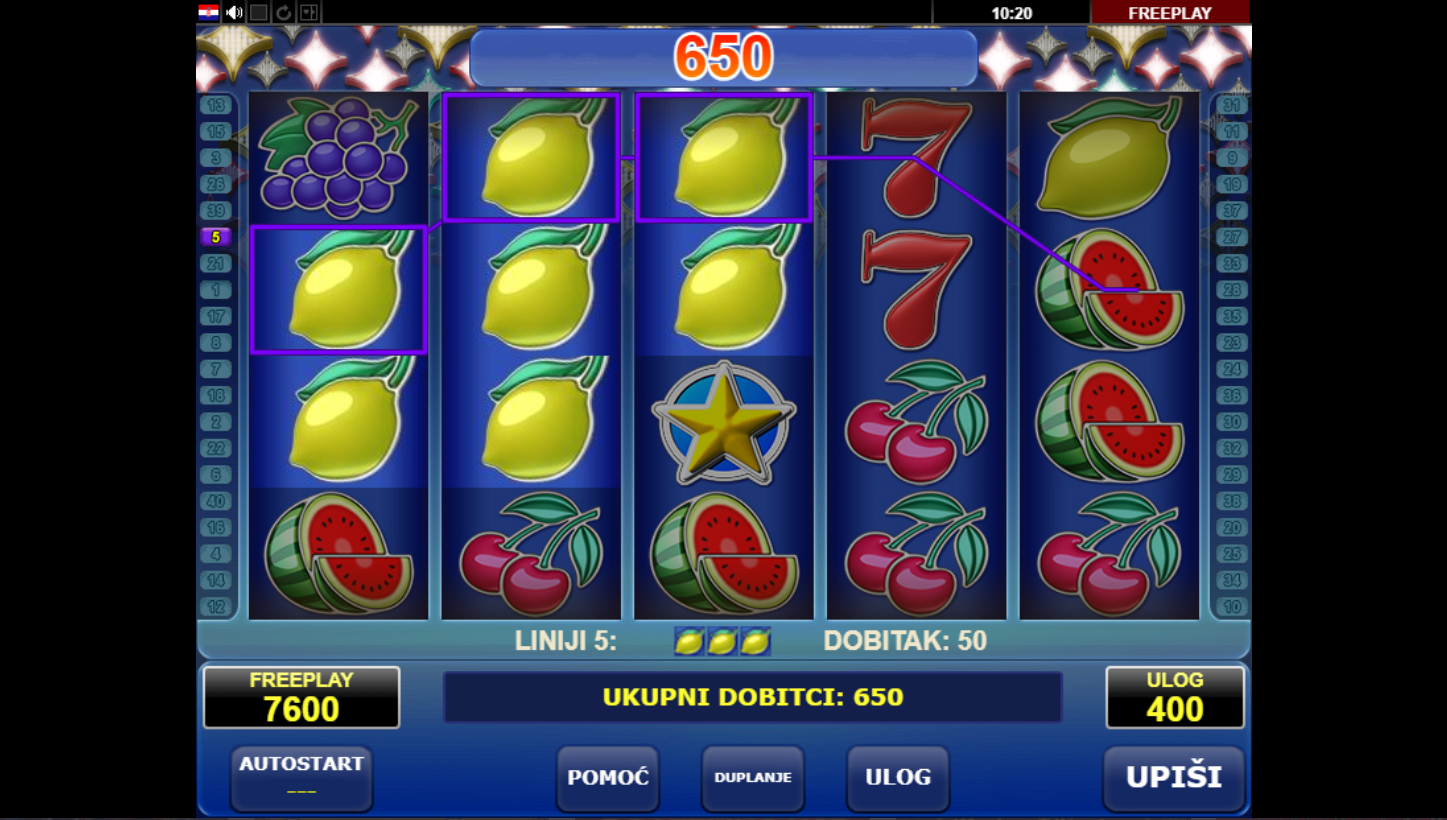1447x820 pixels.
Task: Toggle sound with the speaker icon
Action: point(234,12)
